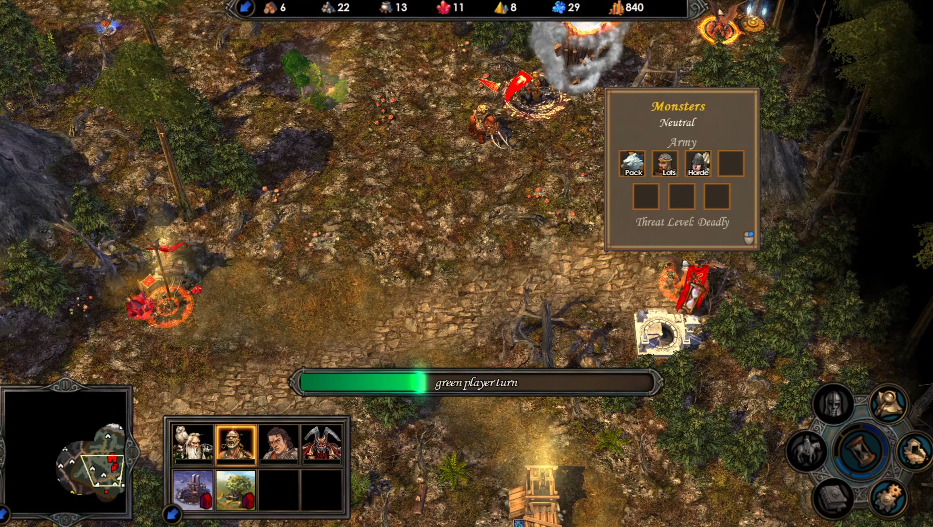Image resolution: width=933 pixels, height=527 pixels.
Task: Open the spellbook button
Action: (834, 497)
